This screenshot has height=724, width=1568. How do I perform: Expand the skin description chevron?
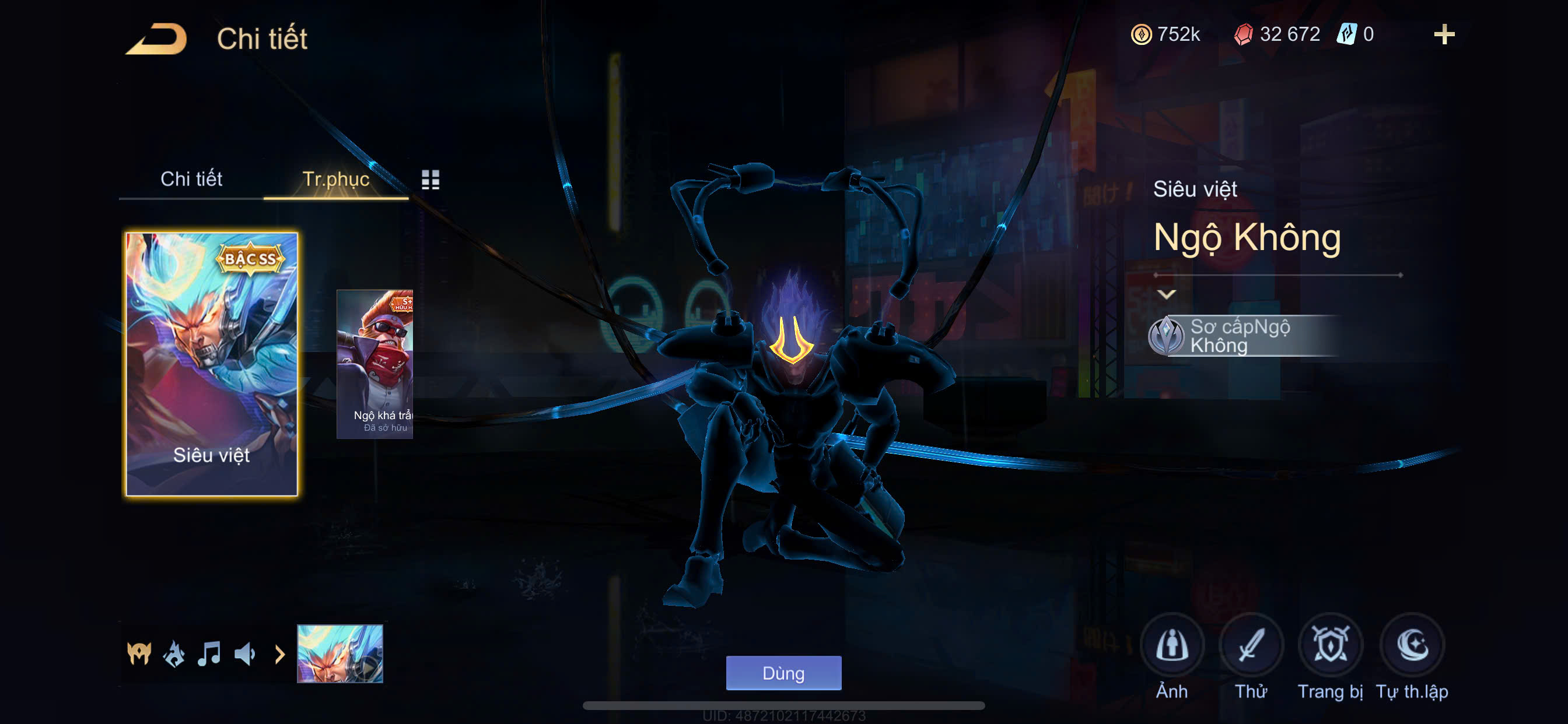click(1165, 294)
